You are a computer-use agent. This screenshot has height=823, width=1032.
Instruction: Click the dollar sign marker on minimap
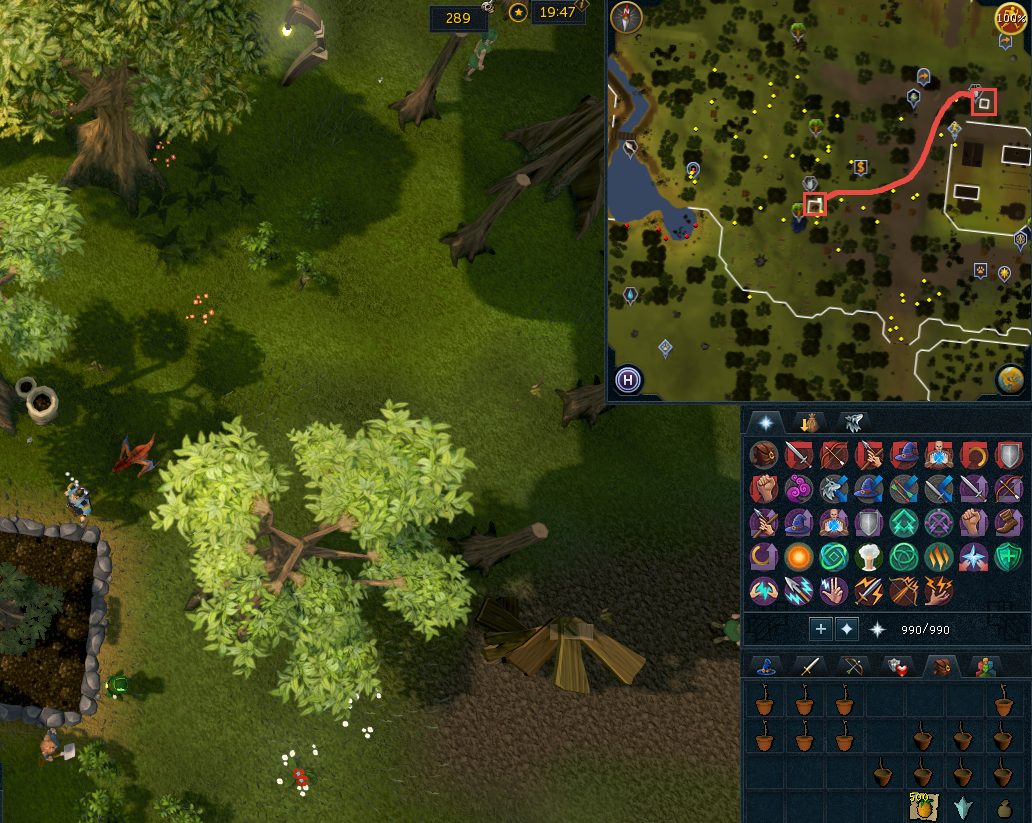860,167
